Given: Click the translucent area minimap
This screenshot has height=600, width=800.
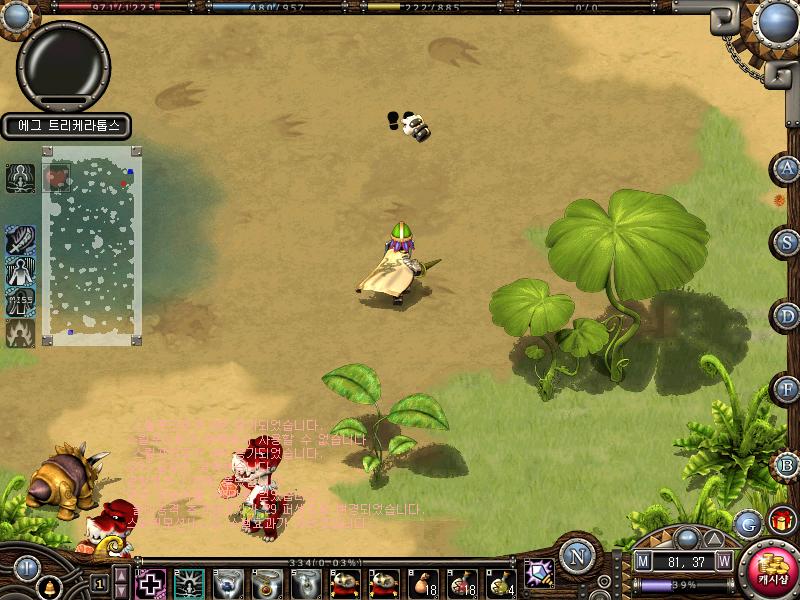Looking at the screenshot, I should pyautogui.click(x=92, y=245).
